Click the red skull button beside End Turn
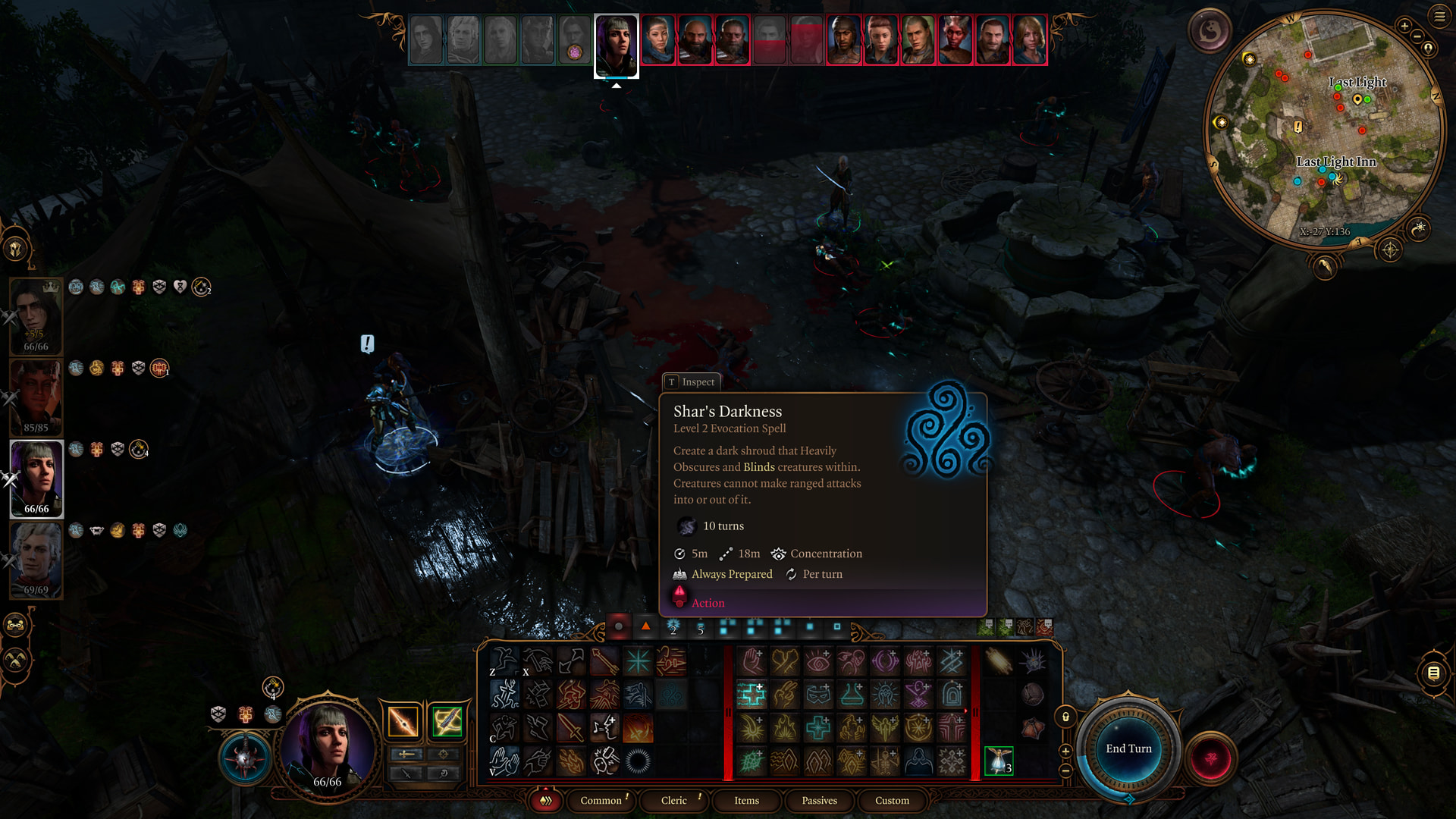 (1210, 758)
